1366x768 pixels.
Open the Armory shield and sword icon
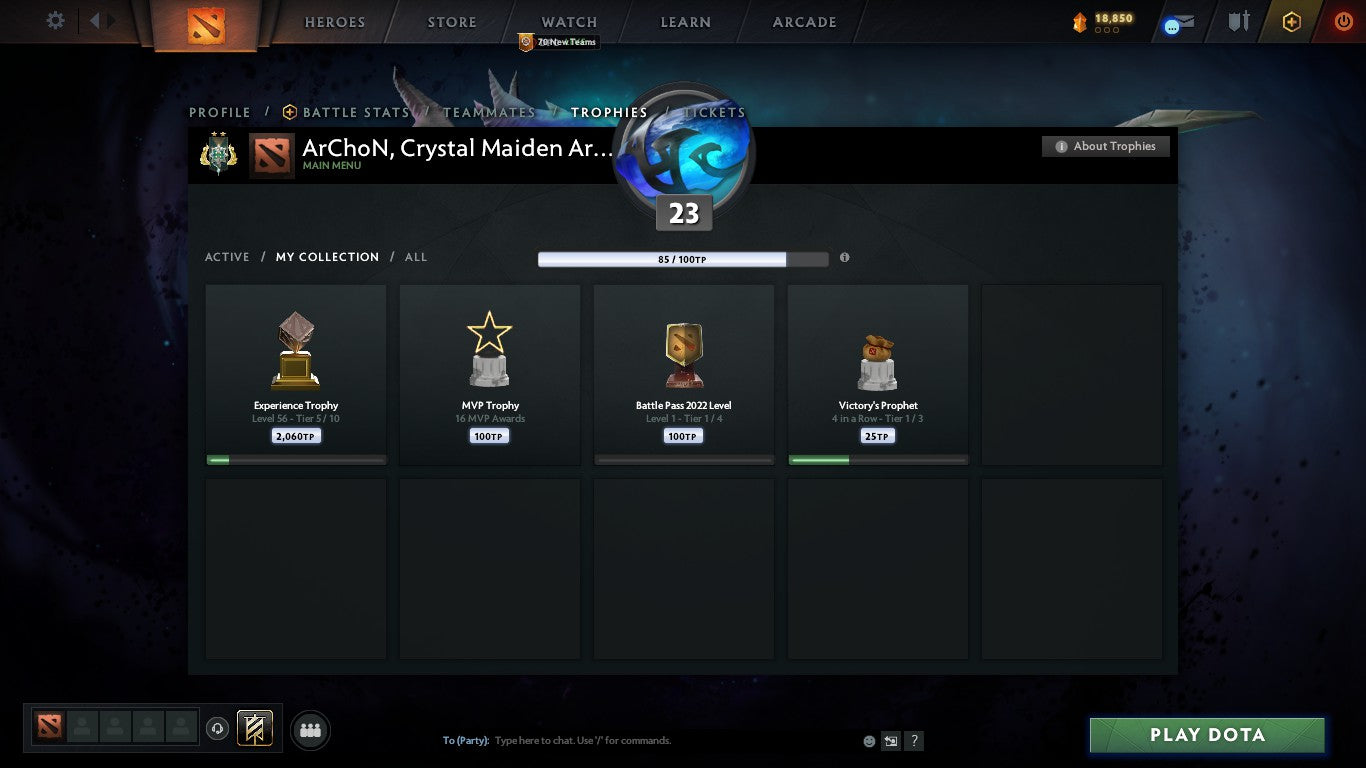(x=1237, y=21)
